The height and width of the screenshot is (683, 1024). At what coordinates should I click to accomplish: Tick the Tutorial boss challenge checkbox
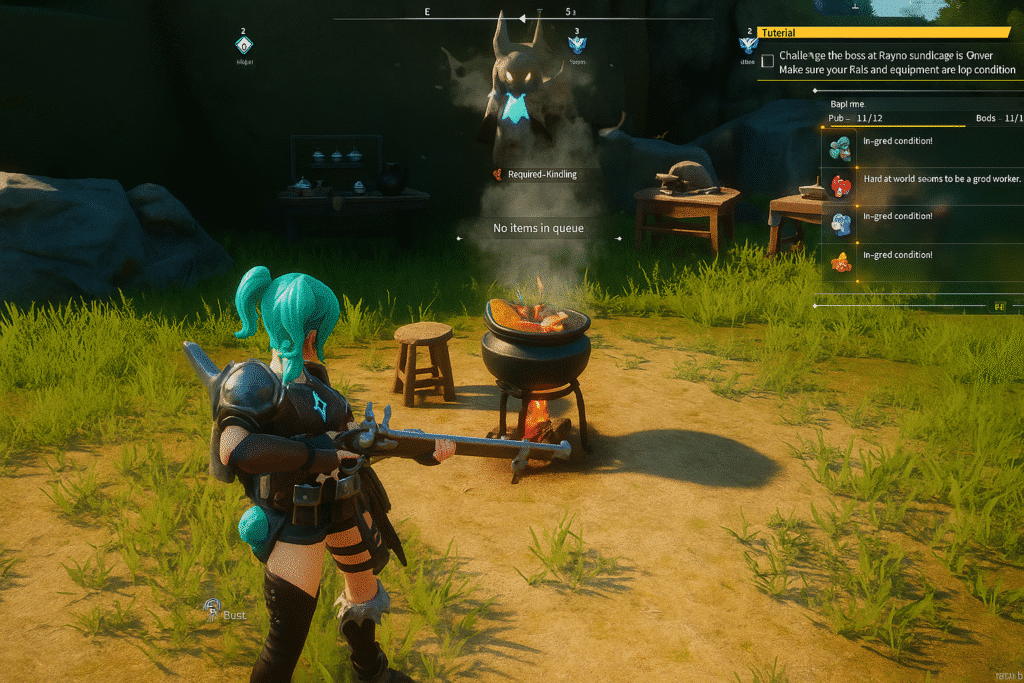tap(767, 61)
